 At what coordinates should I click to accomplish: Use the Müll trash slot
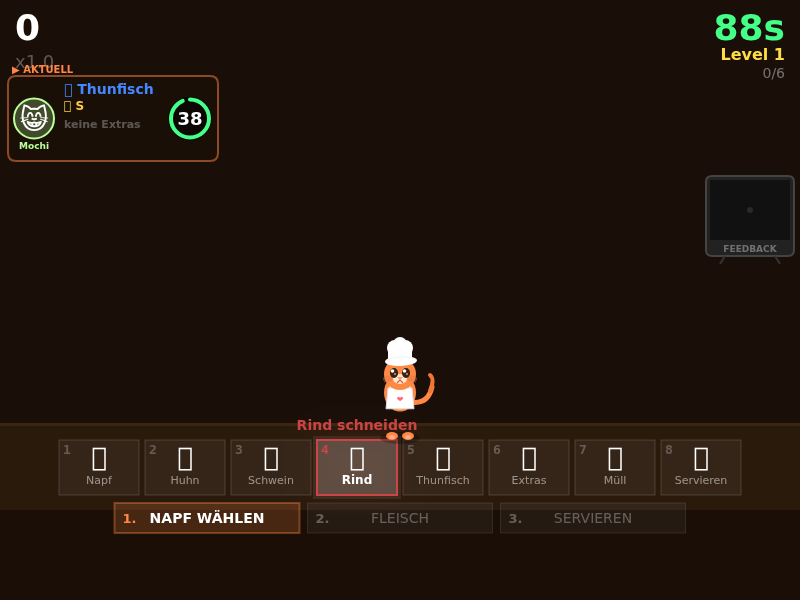(615, 467)
